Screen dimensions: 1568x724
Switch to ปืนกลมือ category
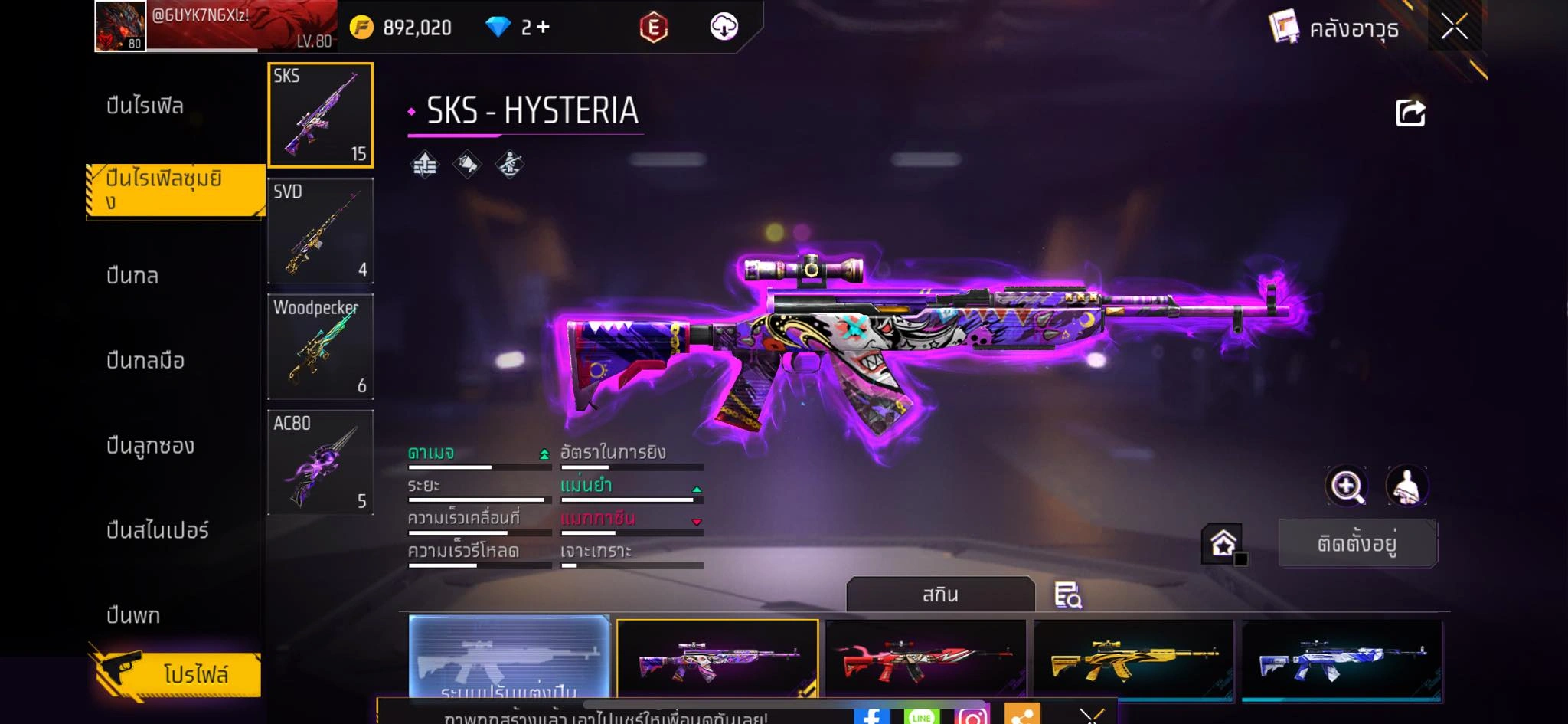(145, 361)
